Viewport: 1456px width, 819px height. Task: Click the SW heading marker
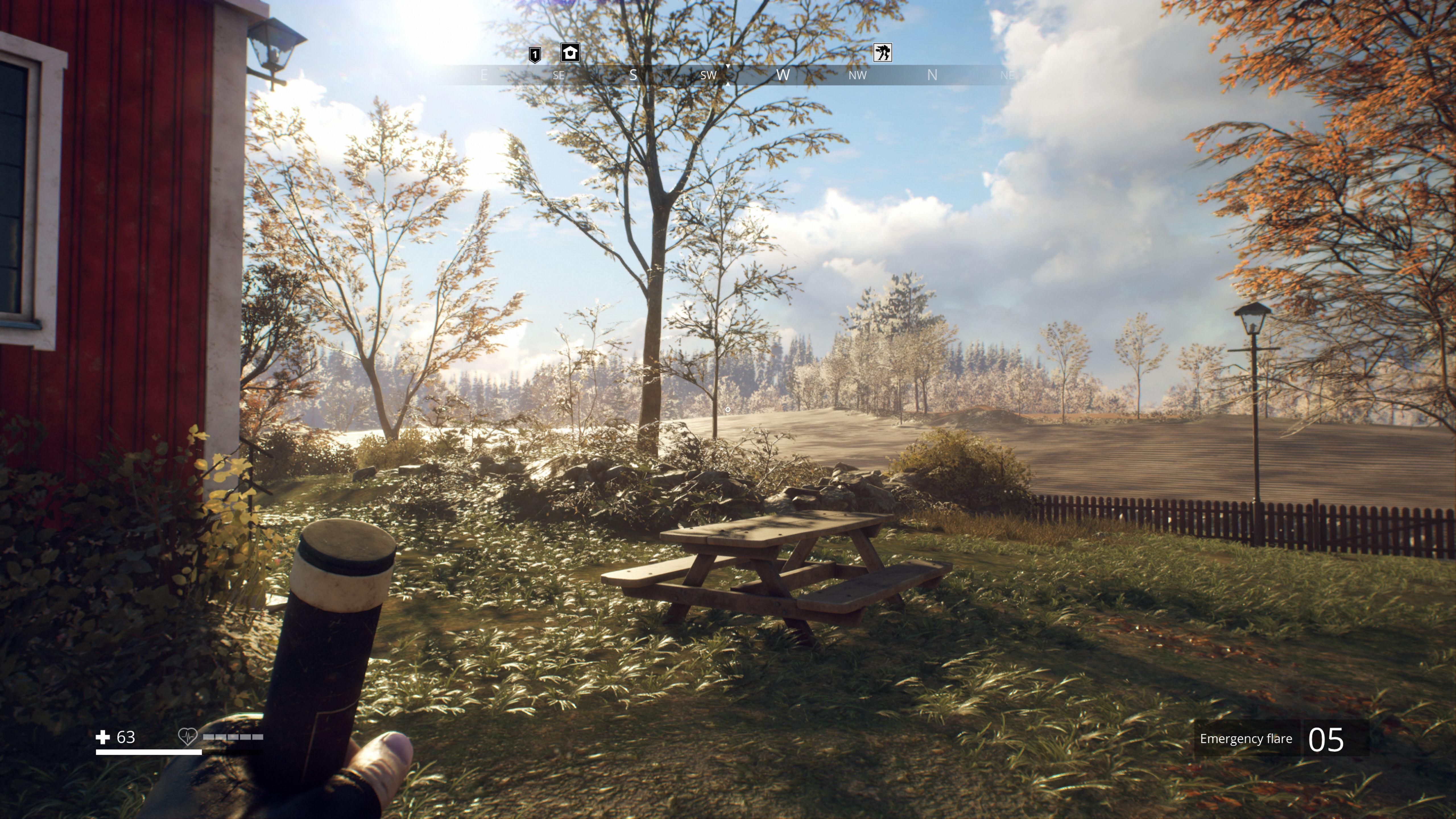[708, 75]
